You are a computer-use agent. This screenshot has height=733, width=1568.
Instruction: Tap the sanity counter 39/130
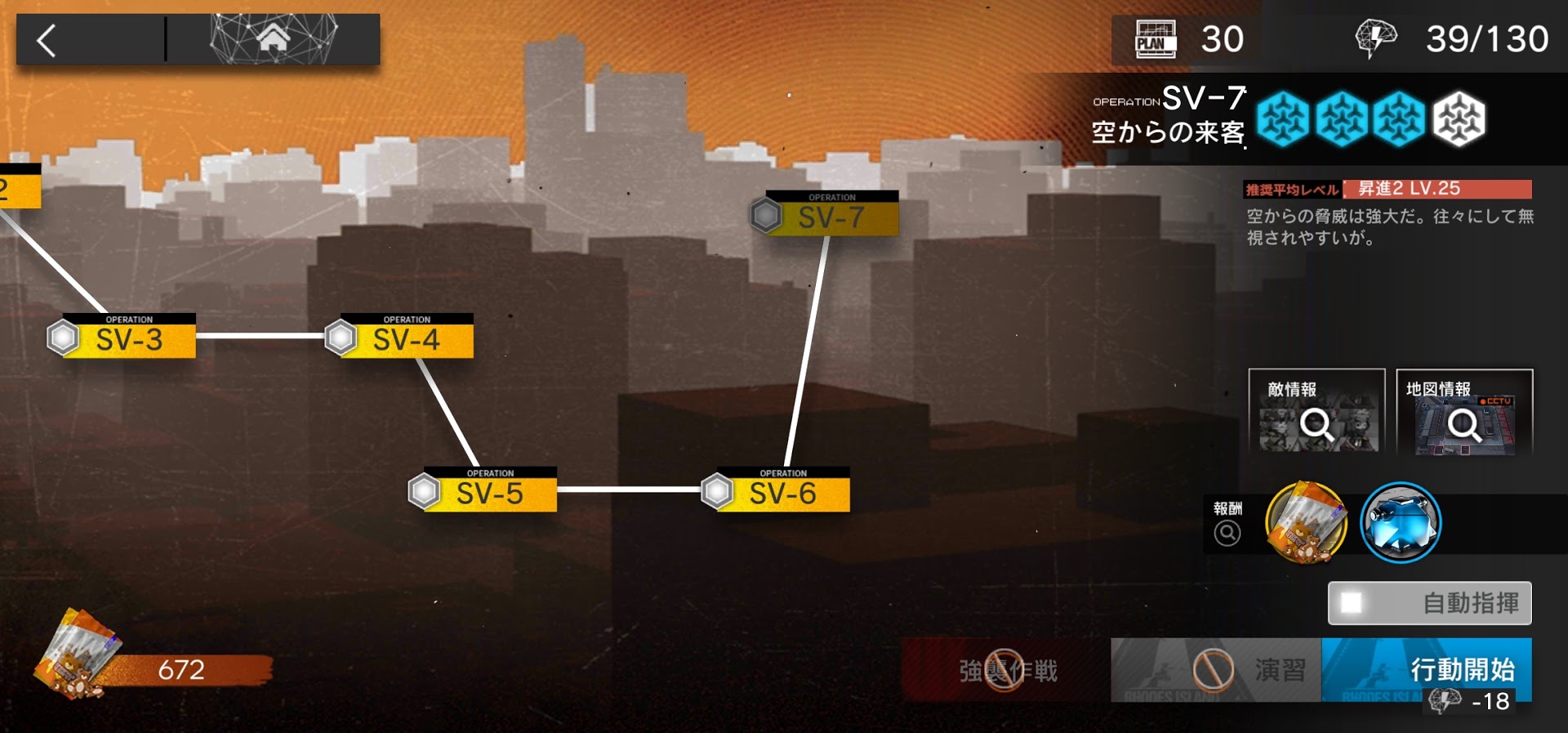pos(1454,38)
